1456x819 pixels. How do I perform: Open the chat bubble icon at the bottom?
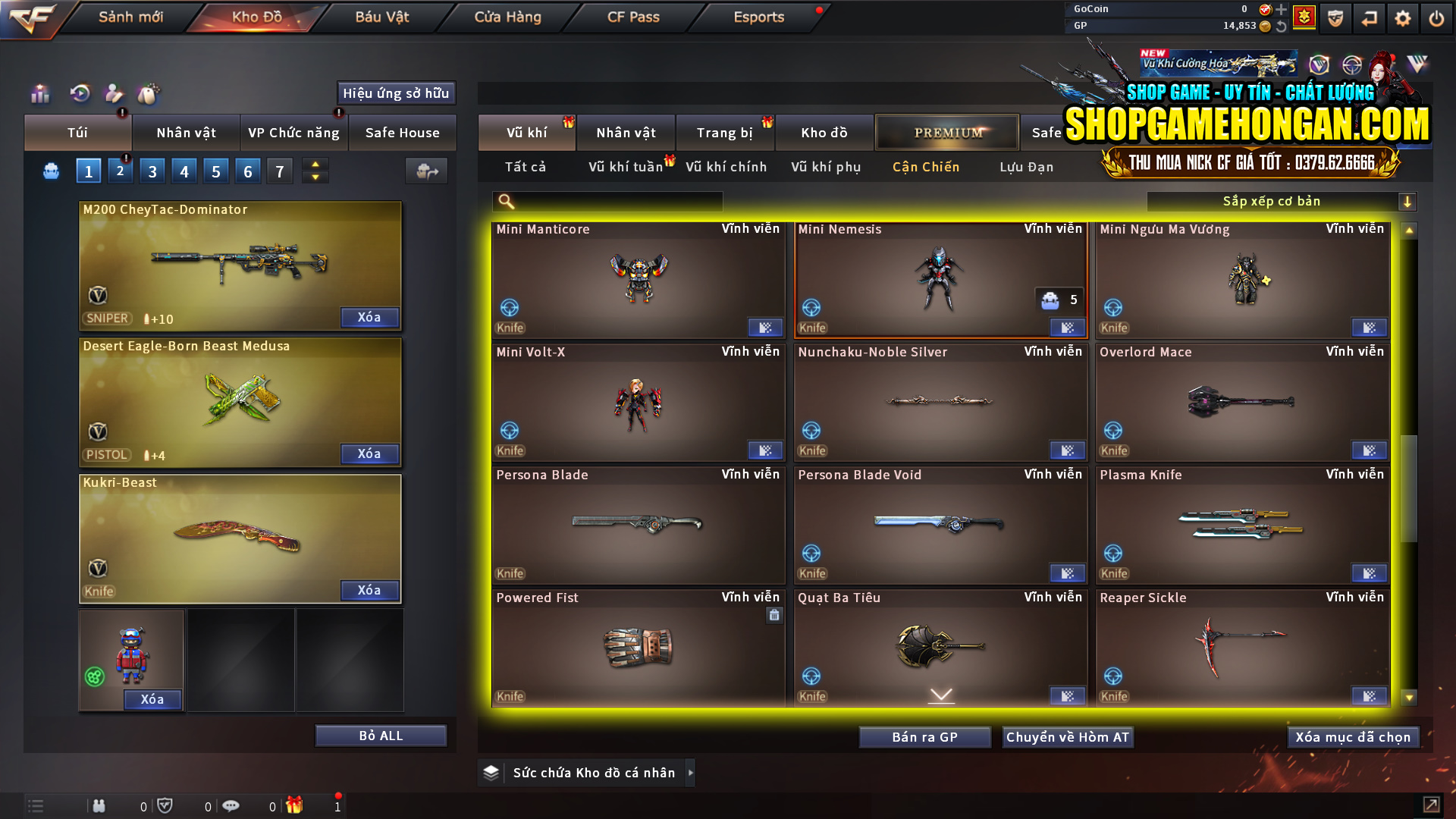(x=231, y=805)
